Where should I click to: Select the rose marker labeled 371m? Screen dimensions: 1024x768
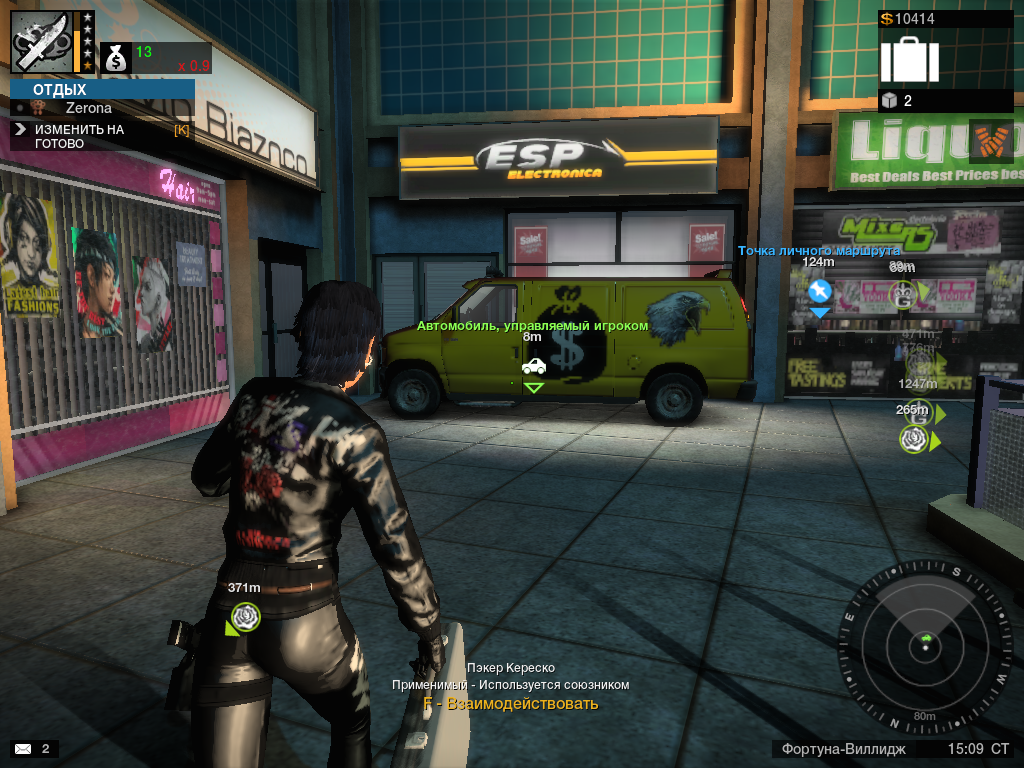tap(246, 616)
